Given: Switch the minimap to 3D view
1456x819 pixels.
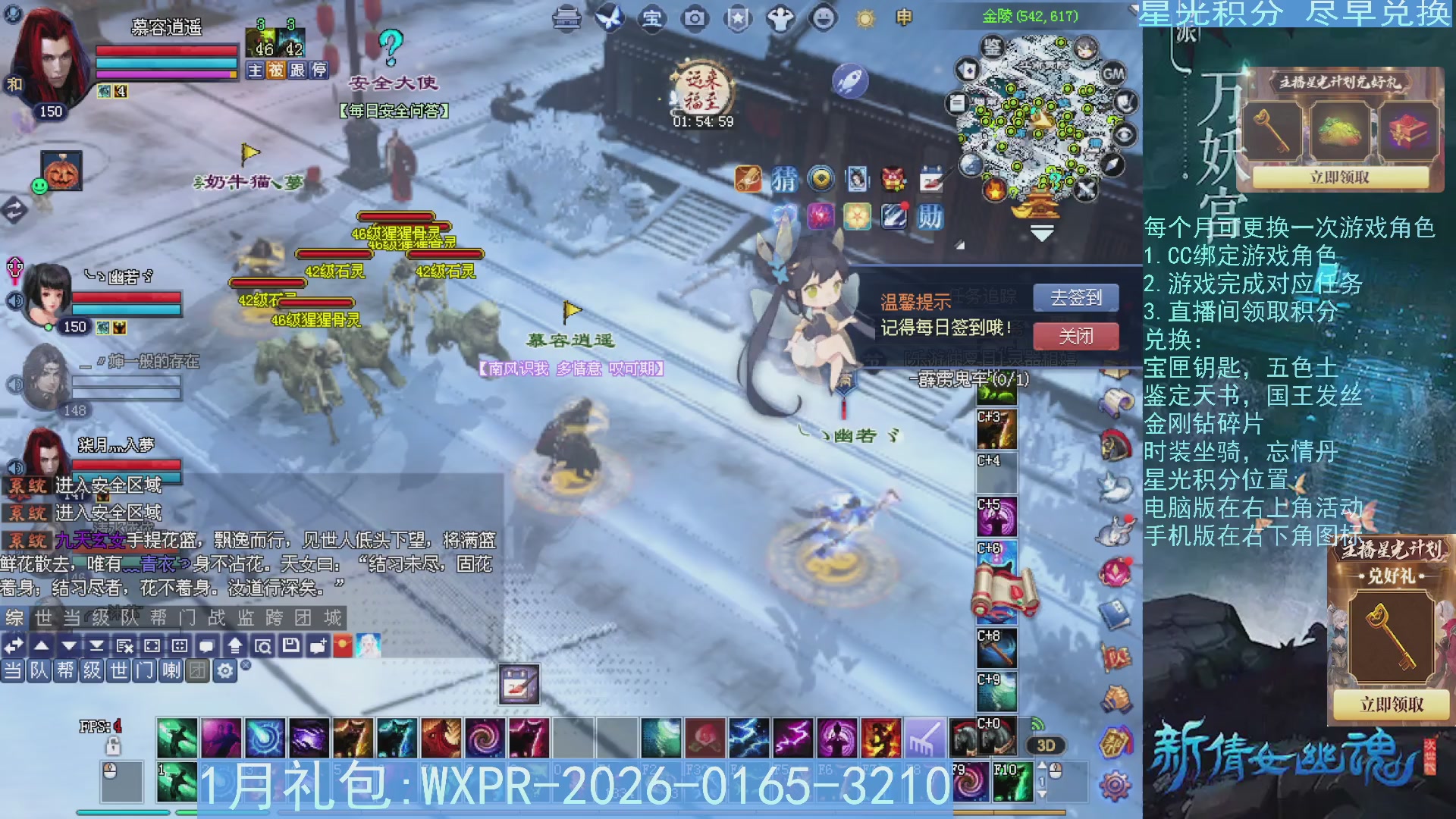Looking at the screenshot, I should pos(1046,745).
